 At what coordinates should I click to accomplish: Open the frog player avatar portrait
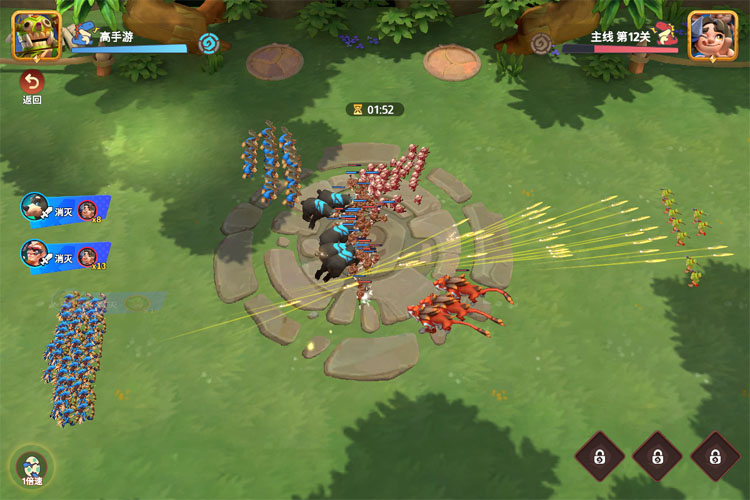[36, 35]
